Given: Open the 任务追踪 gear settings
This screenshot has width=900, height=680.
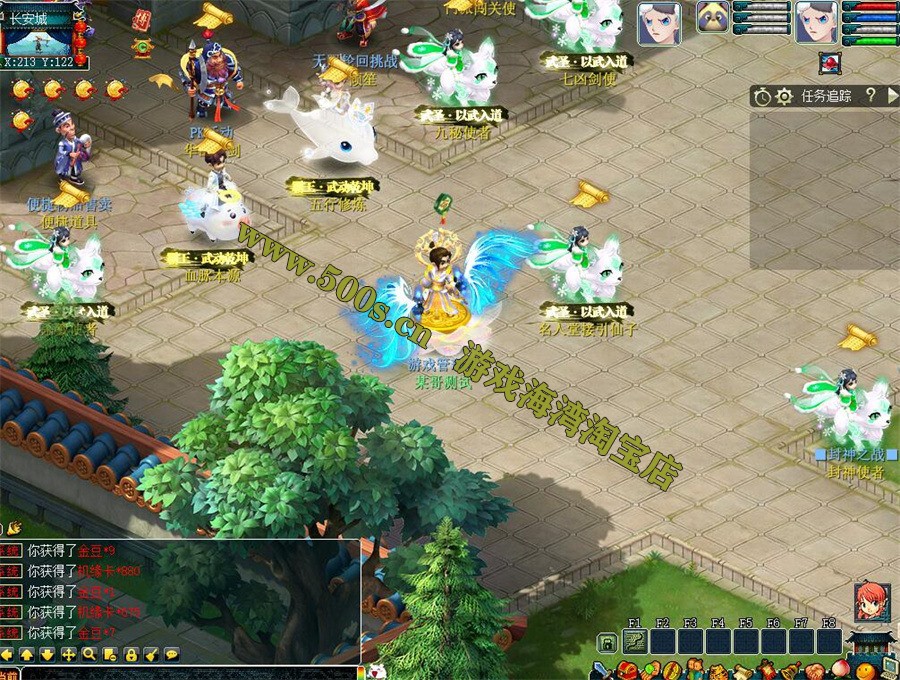Looking at the screenshot, I should point(784,96).
